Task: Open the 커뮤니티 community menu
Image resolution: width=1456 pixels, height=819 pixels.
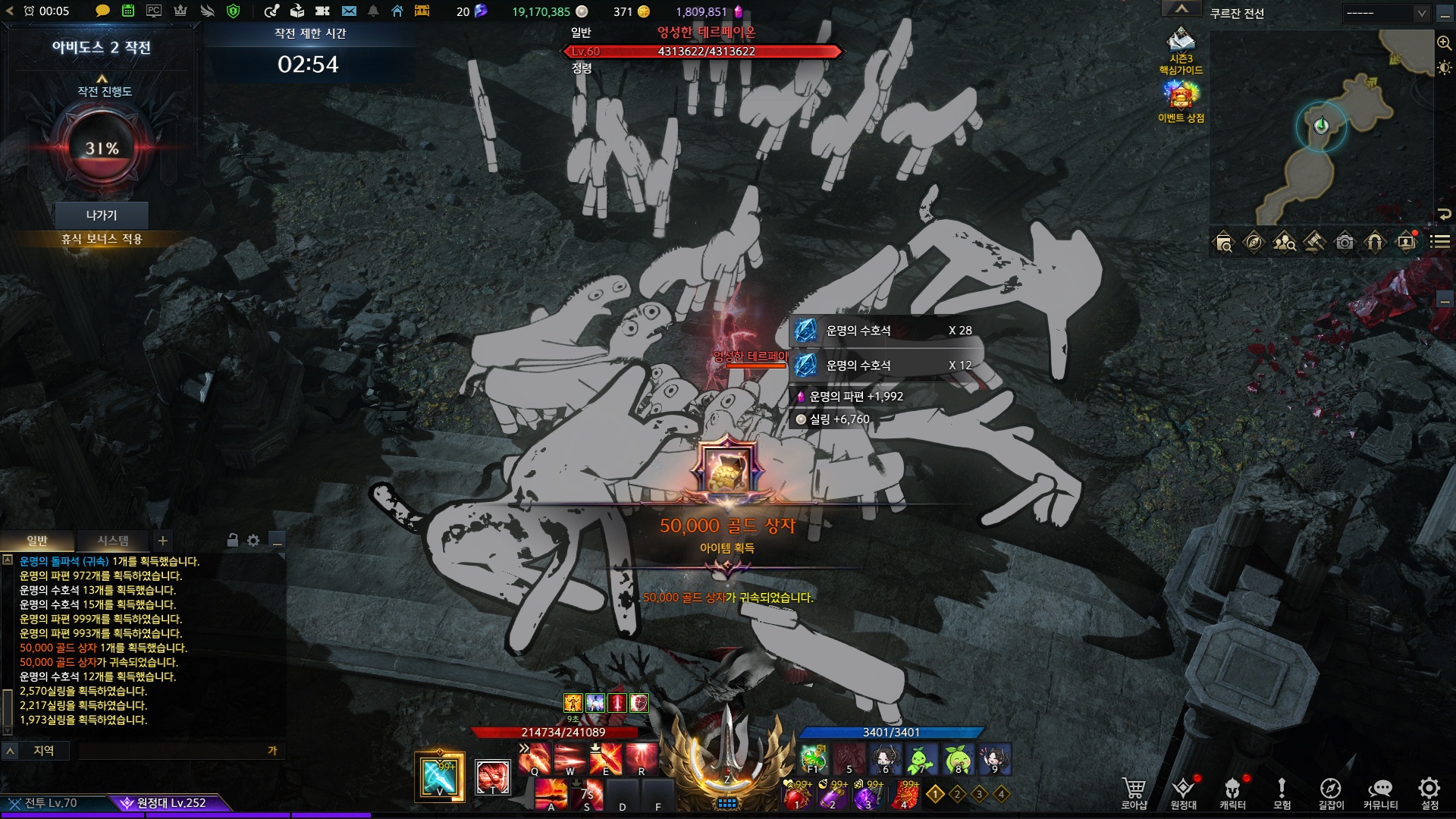Action: point(1380,792)
